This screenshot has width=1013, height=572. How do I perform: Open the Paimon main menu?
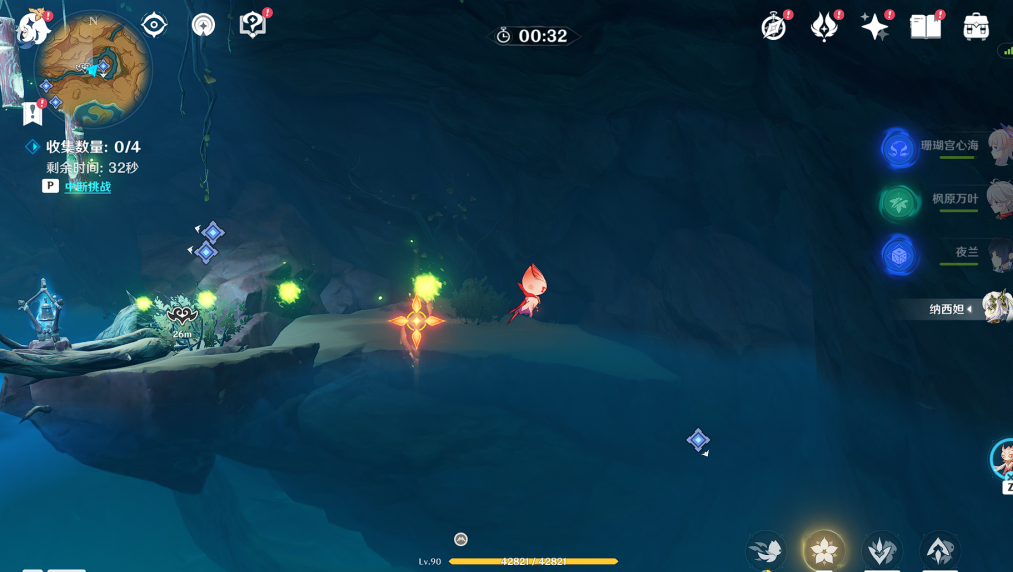tap(32, 28)
